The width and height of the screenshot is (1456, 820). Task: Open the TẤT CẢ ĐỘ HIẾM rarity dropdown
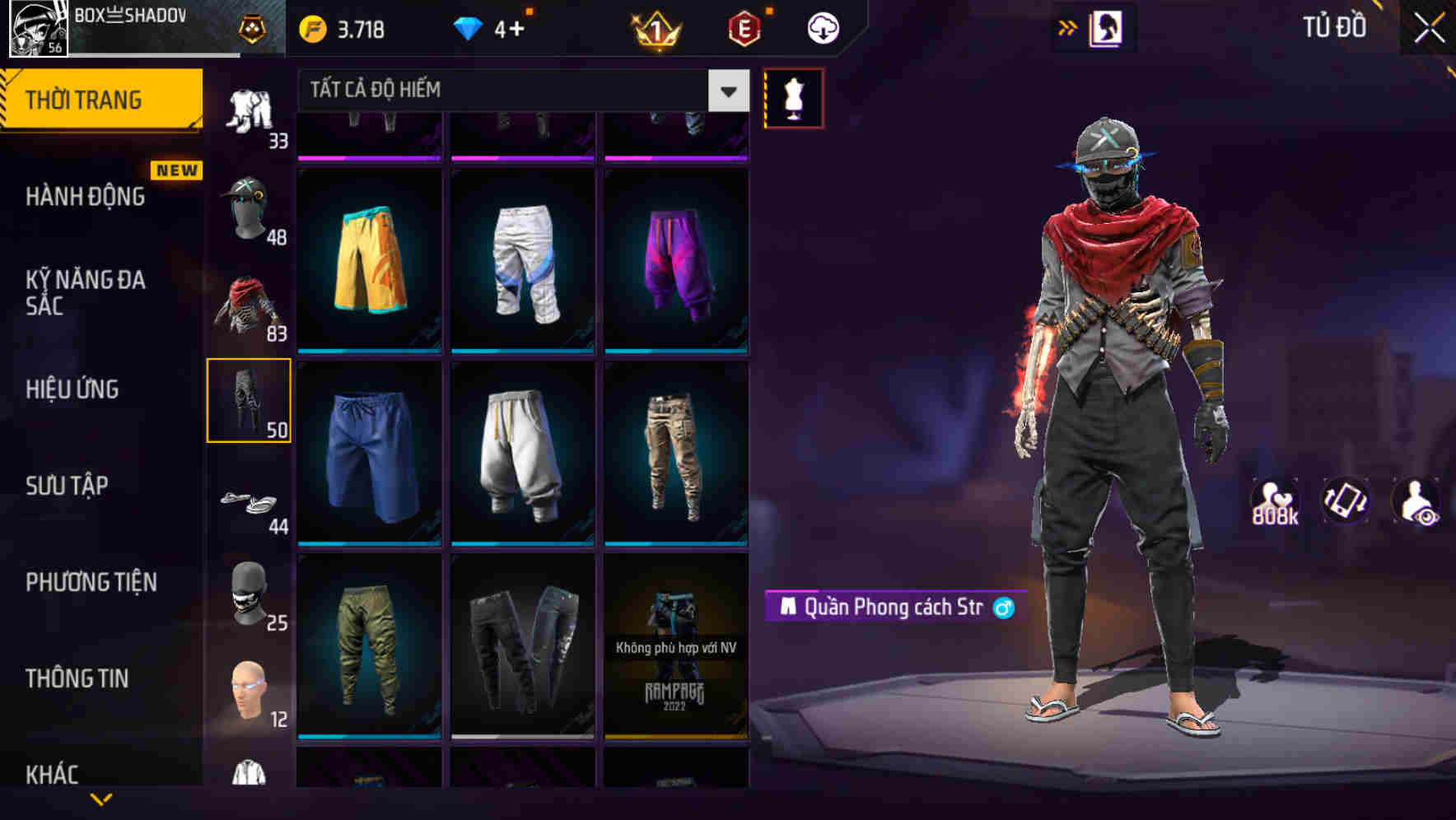519,90
